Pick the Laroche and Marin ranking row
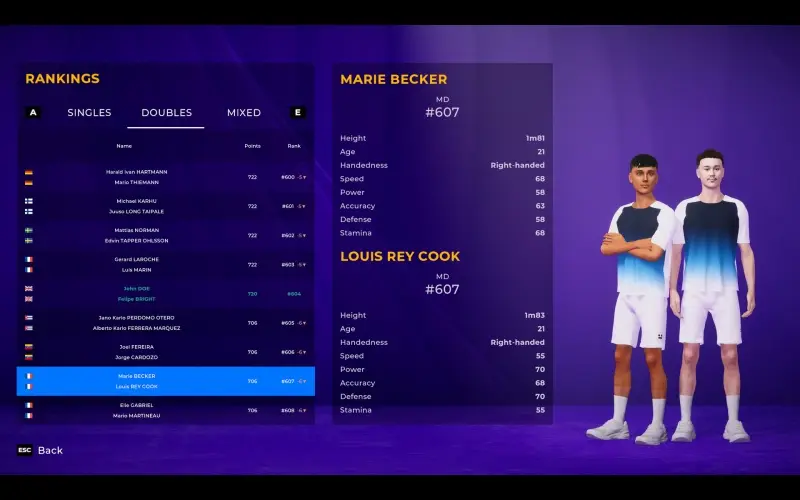Image resolution: width=800 pixels, height=500 pixels. [x=165, y=264]
